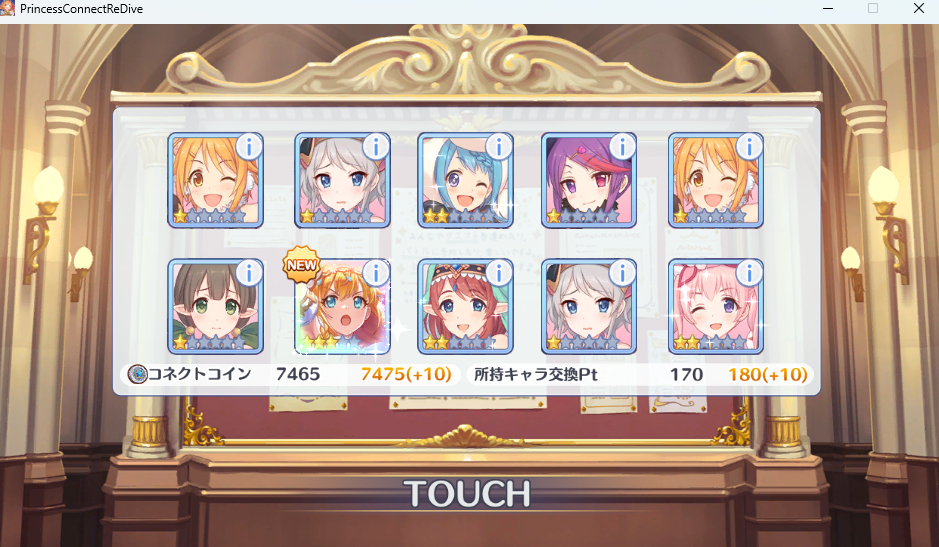Show info for the pink-haired character

coord(749,273)
